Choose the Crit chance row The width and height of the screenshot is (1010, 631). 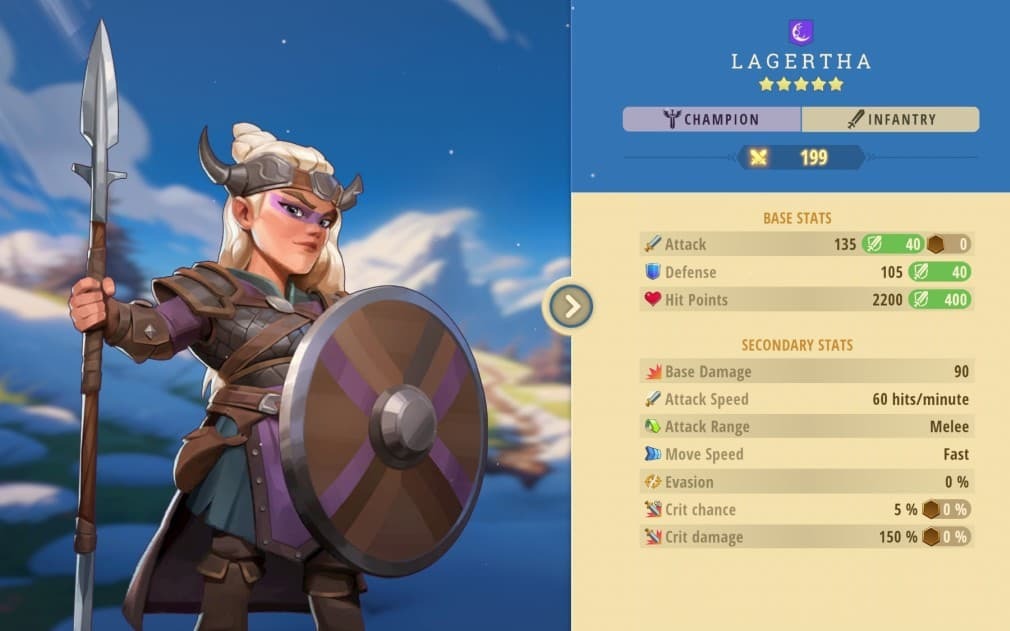pyautogui.click(x=805, y=509)
